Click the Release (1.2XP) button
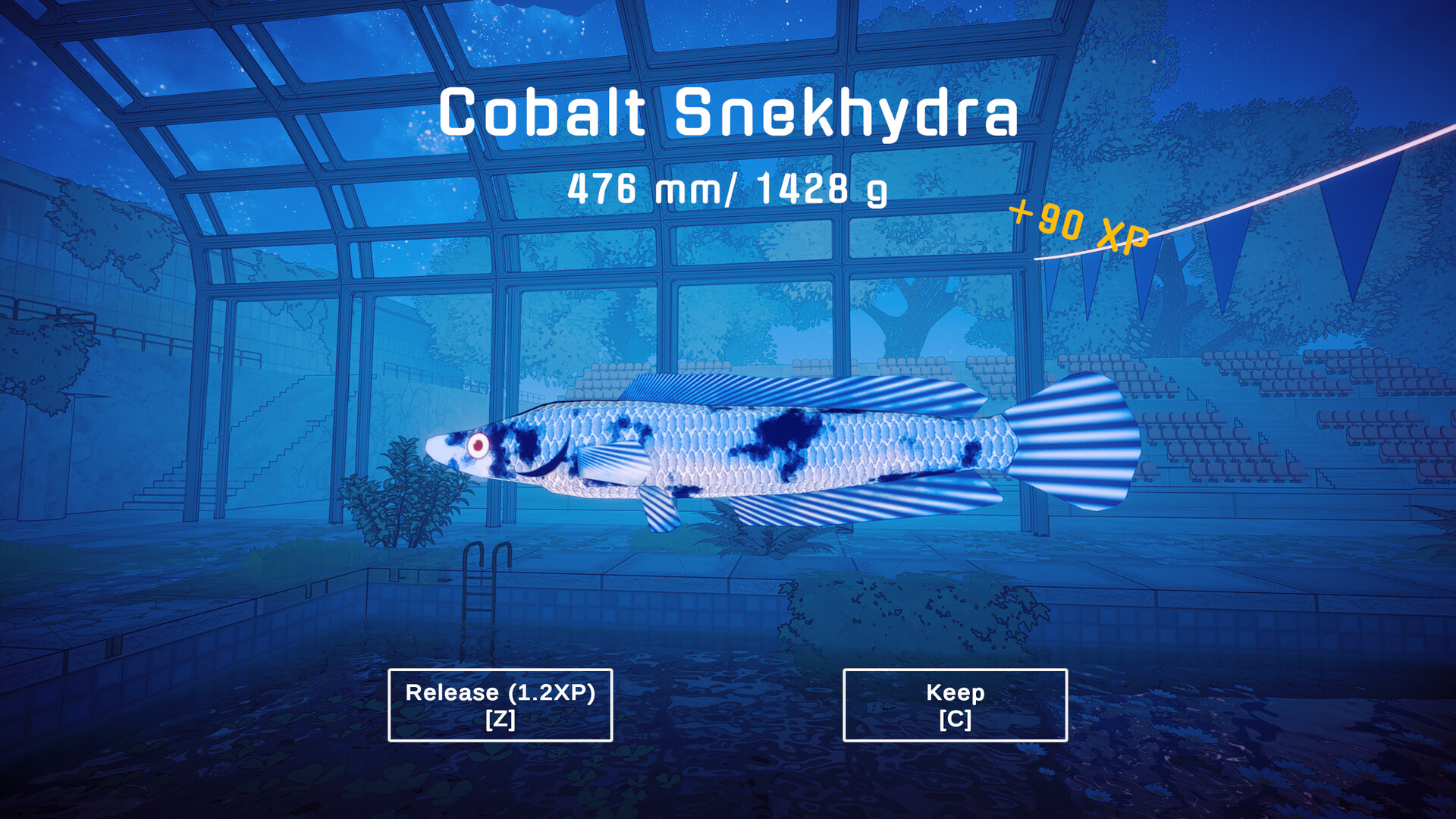Image resolution: width=1456 pixels, height=819 pixels. pyautogui.click(x=499, y=704)
